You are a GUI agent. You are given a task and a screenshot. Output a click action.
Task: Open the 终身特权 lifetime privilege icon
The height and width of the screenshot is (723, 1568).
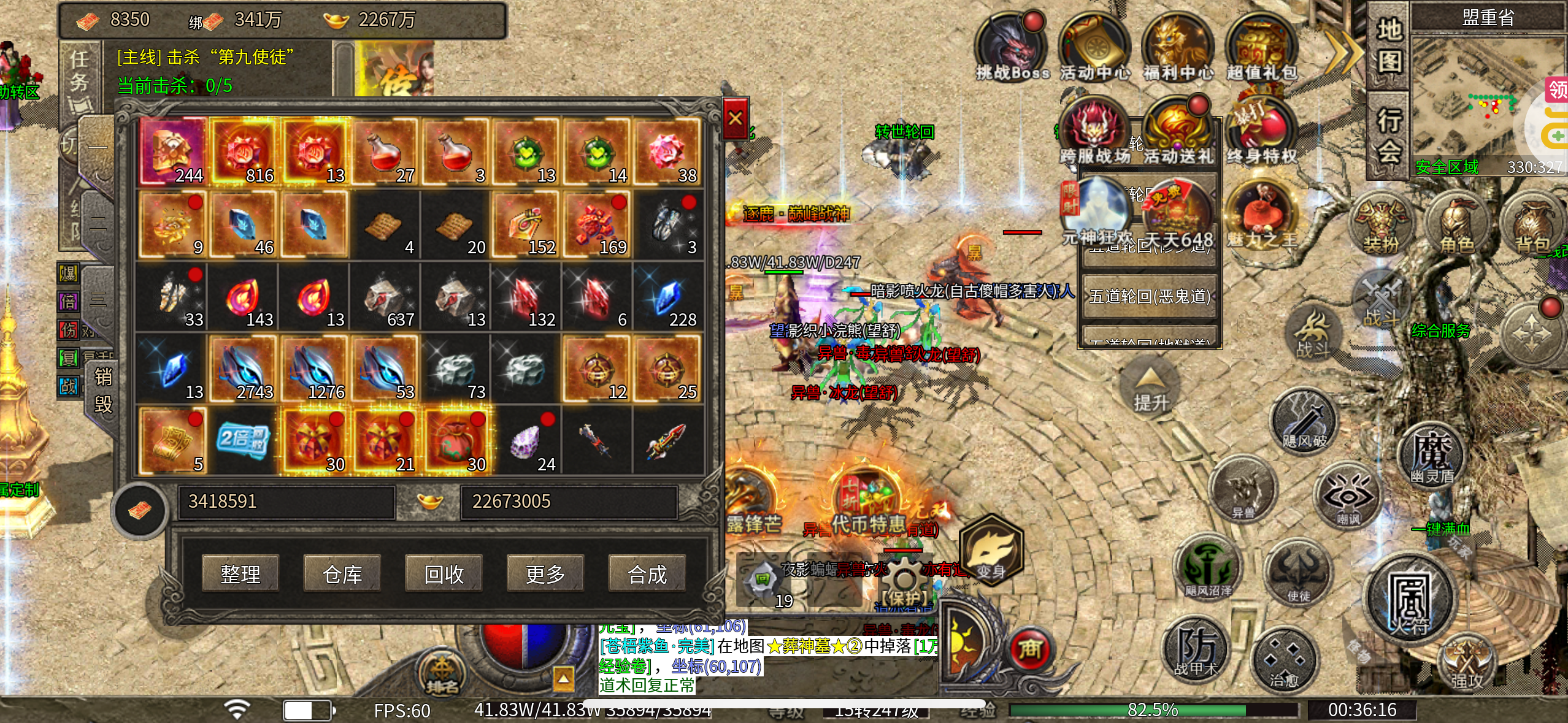1261,131
